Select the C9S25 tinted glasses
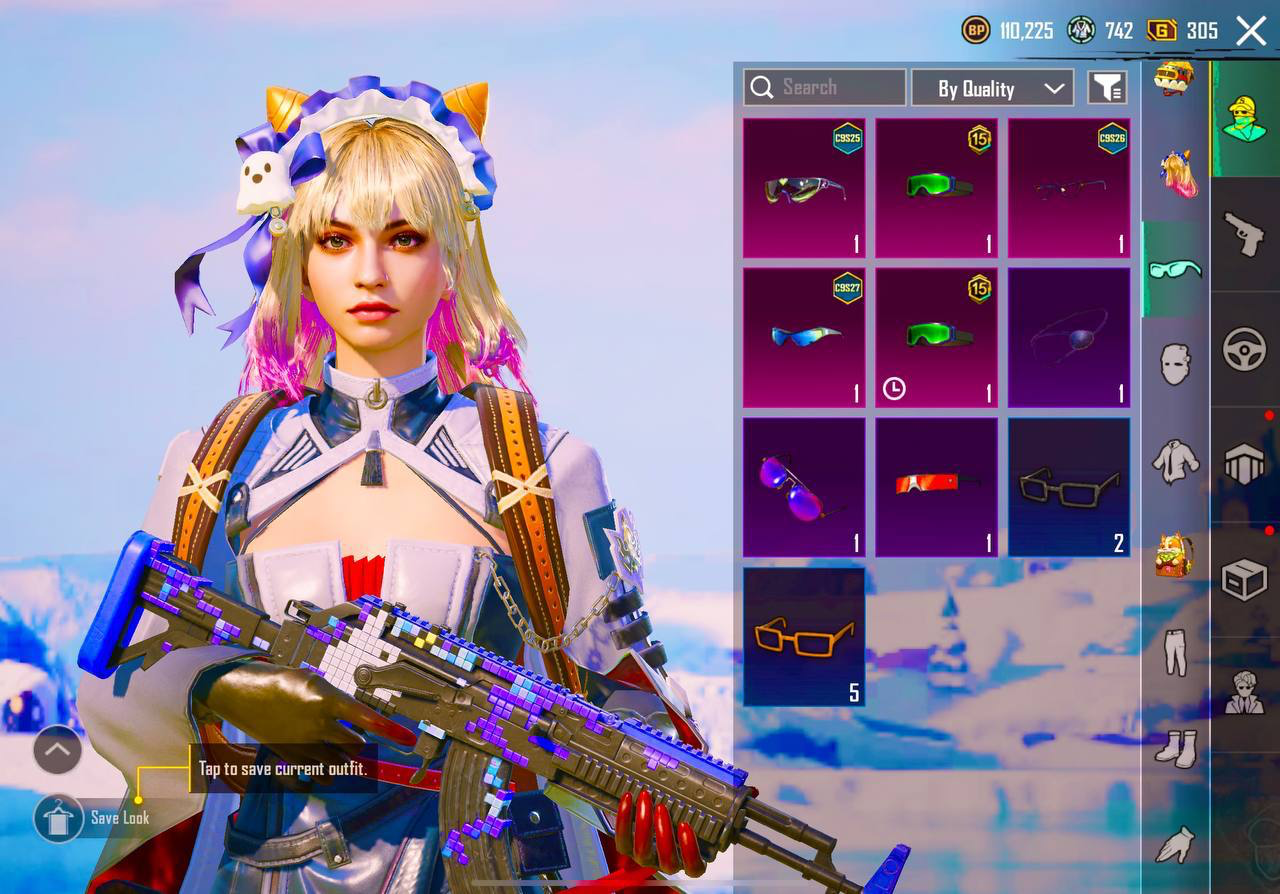The image size is (1280, 894). pyautogui.click(x=804, y=188)
